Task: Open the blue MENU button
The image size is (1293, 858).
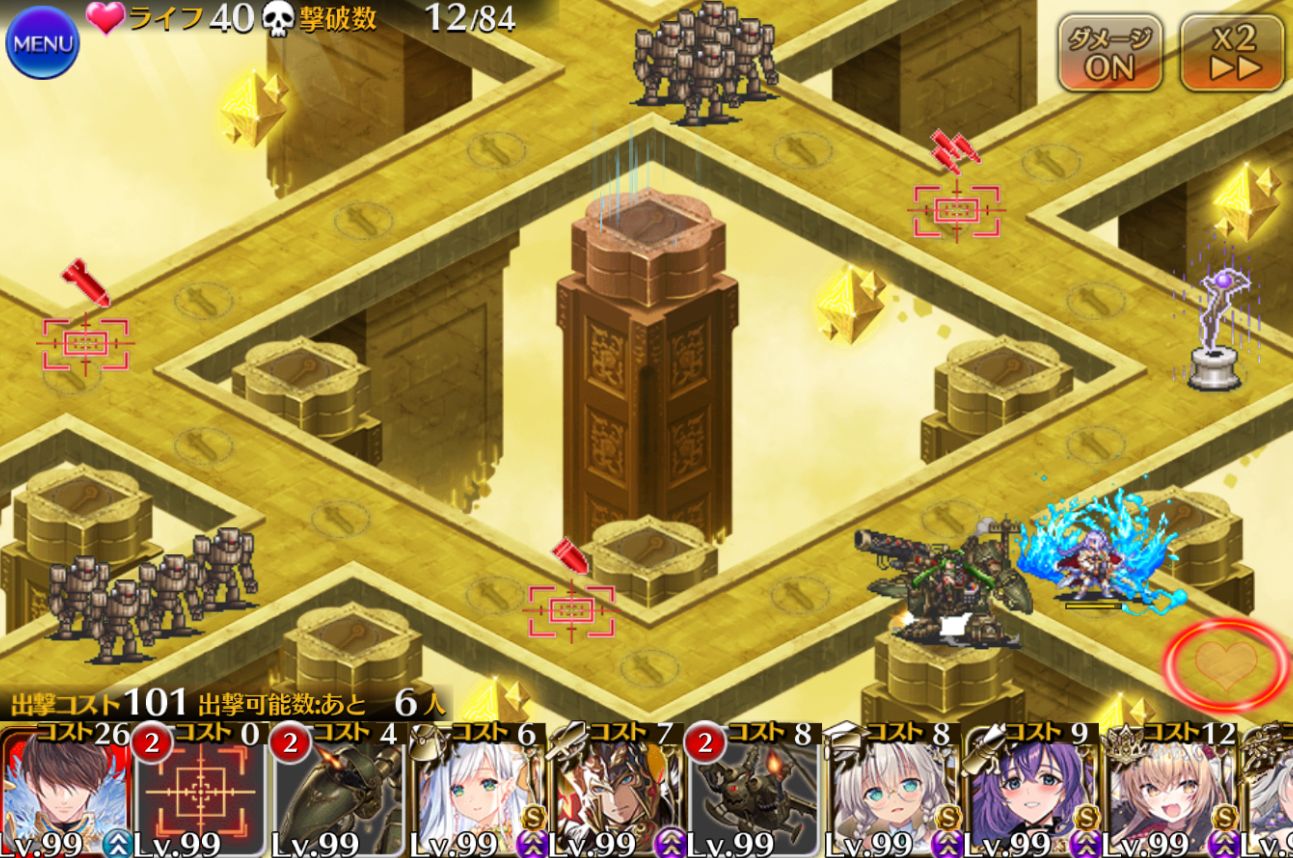Action: coord(42,43)
